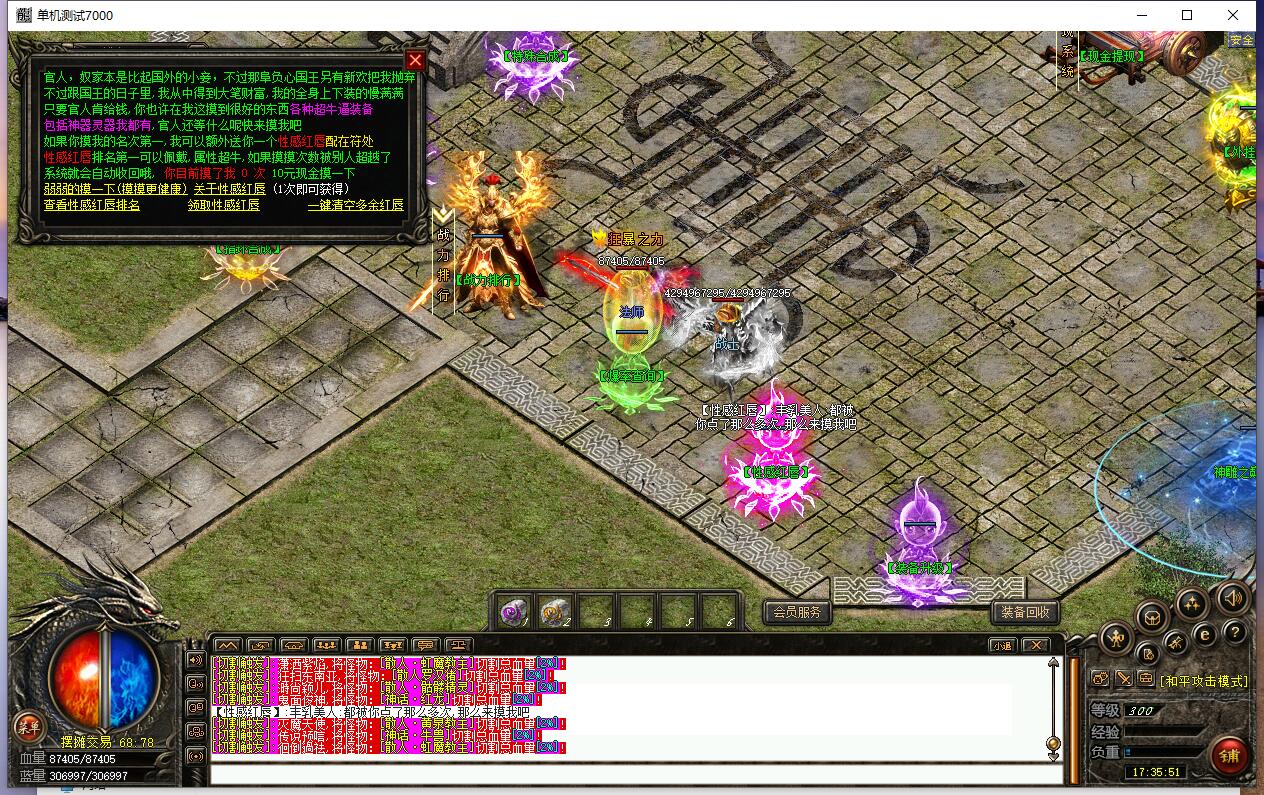Switch the 和平攻击模式 attack mode
This screenshot has height=795, width=1264.
click(x=1204, y=681)
